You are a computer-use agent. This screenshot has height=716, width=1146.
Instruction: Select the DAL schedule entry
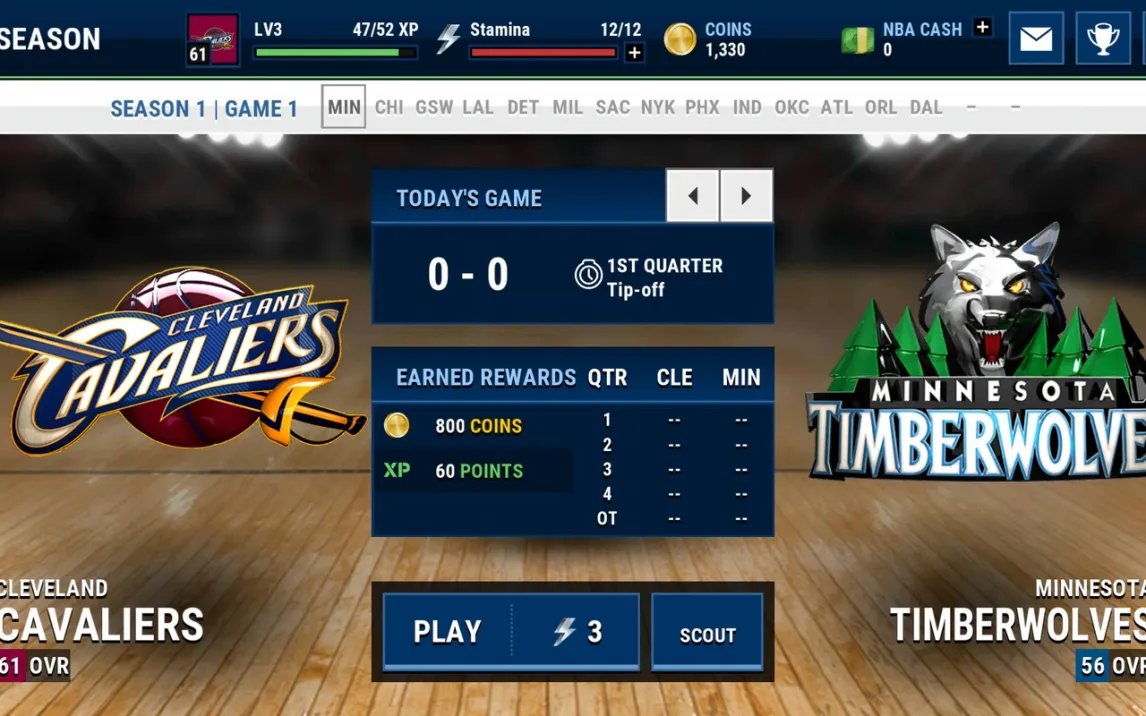click(x=926, y=107)
